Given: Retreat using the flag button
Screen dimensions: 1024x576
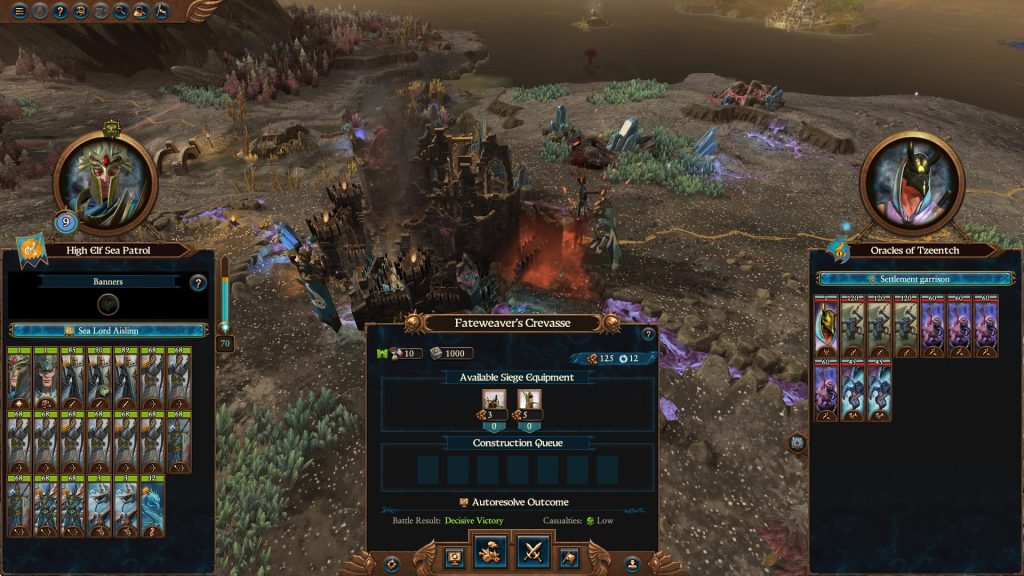Looking at the screenshot, I should tap(570, 554).
